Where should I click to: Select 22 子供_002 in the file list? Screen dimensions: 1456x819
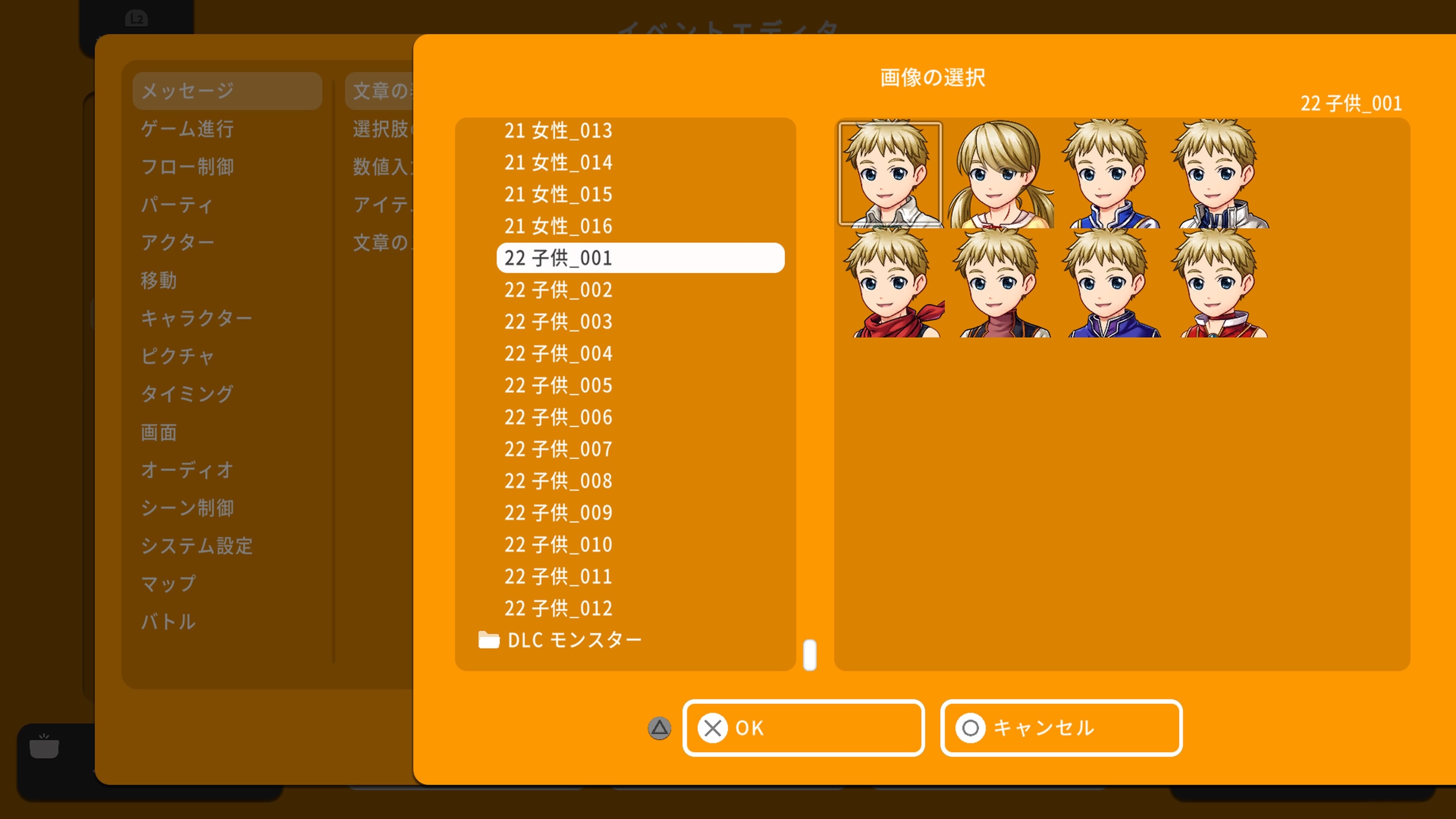[x=558, y=290]
